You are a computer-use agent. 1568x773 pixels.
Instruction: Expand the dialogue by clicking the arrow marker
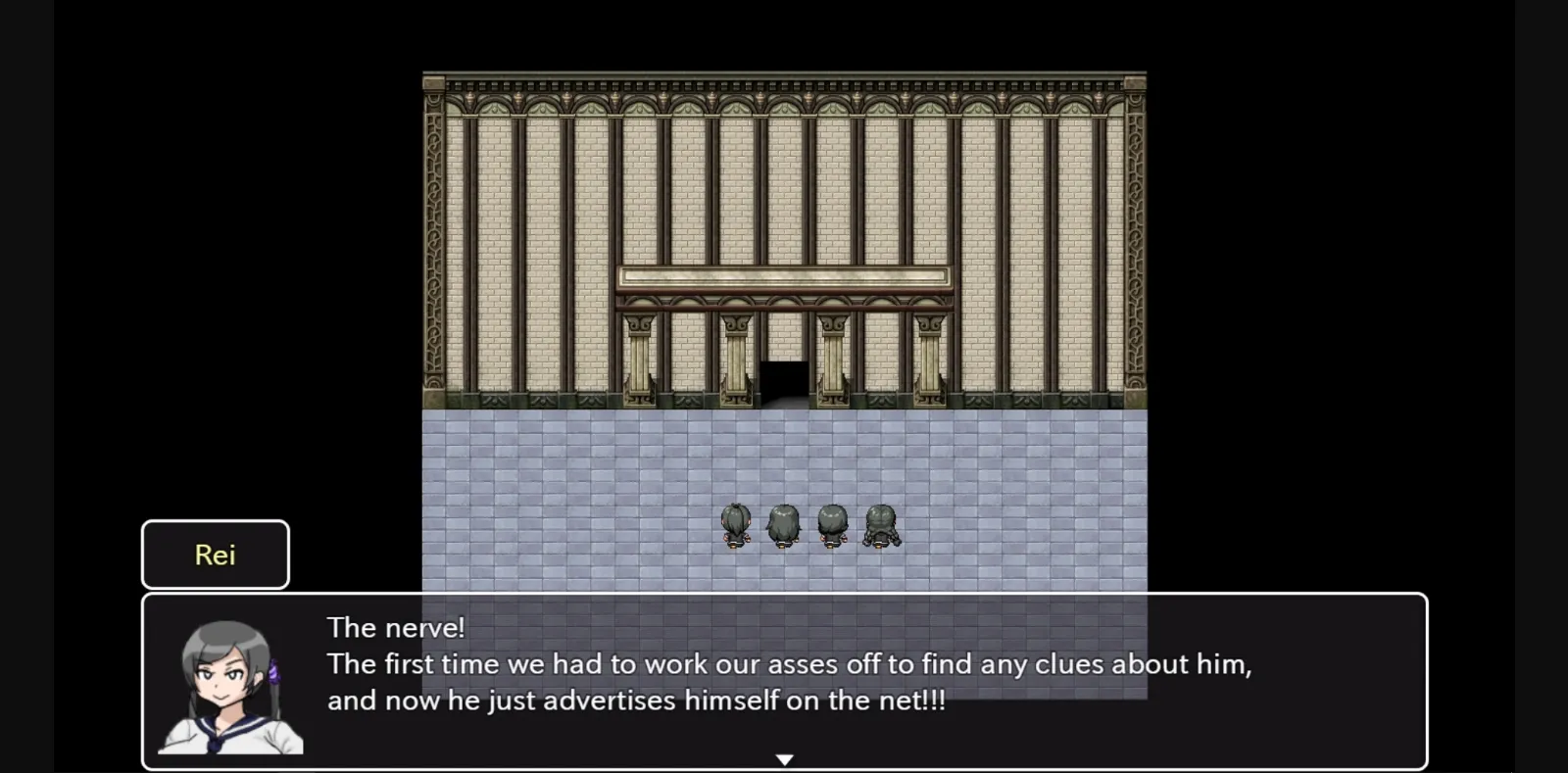click(784, 758)
